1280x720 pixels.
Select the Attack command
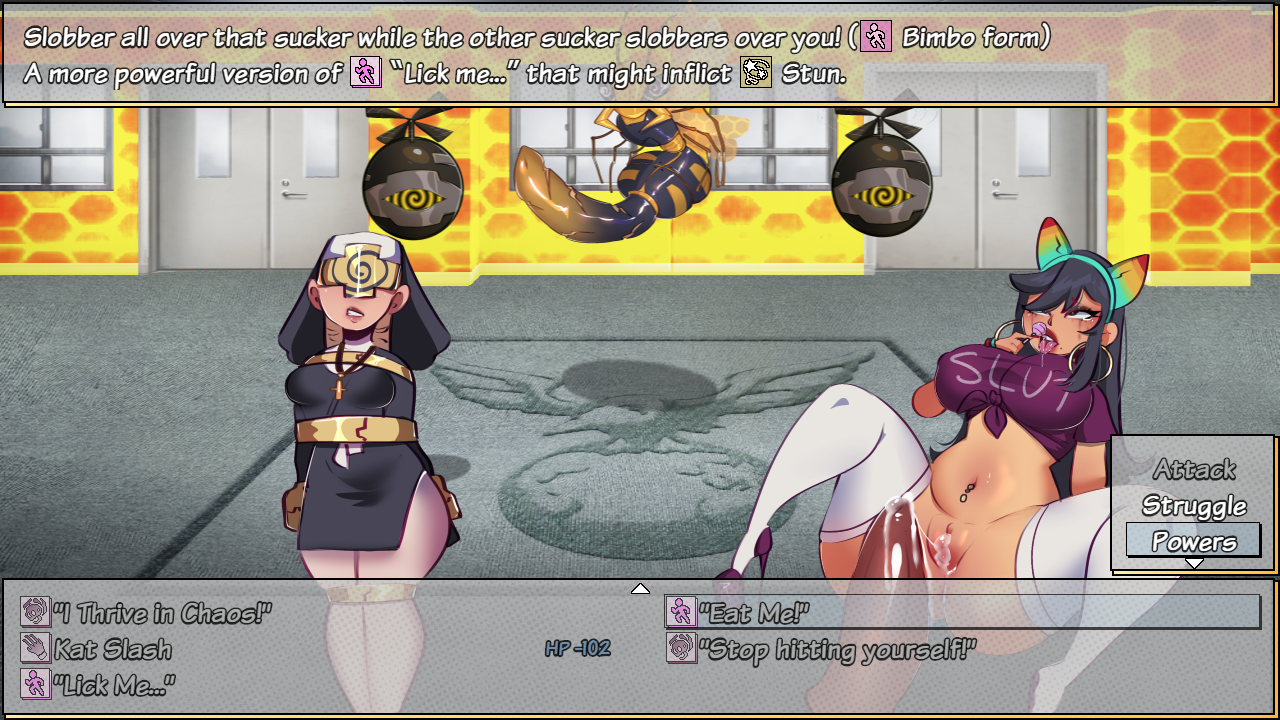[1193, 469]
